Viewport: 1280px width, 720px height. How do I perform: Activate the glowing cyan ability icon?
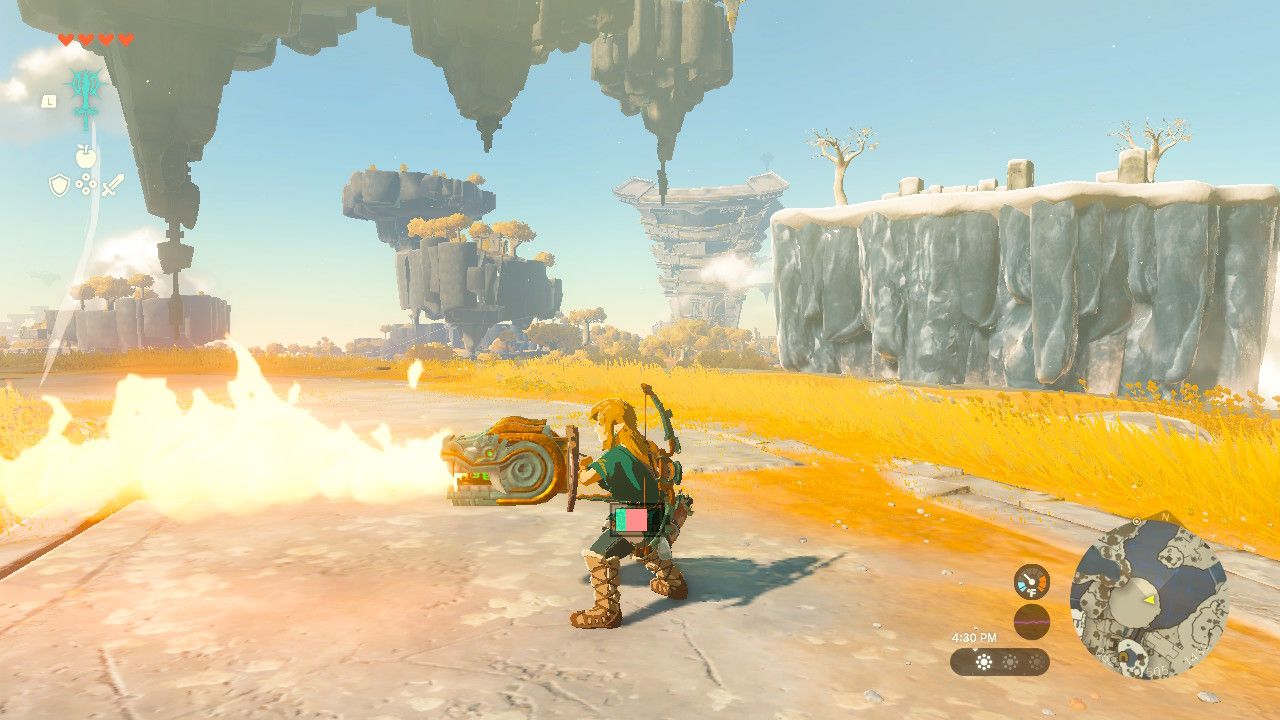coord(85,92)
